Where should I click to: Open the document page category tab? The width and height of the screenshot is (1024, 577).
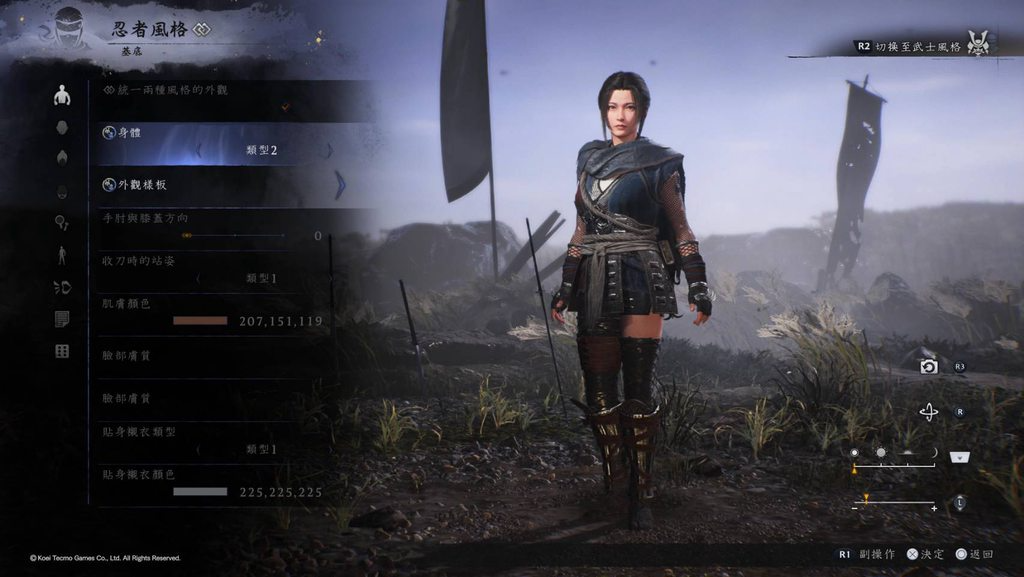click(62, 319)
